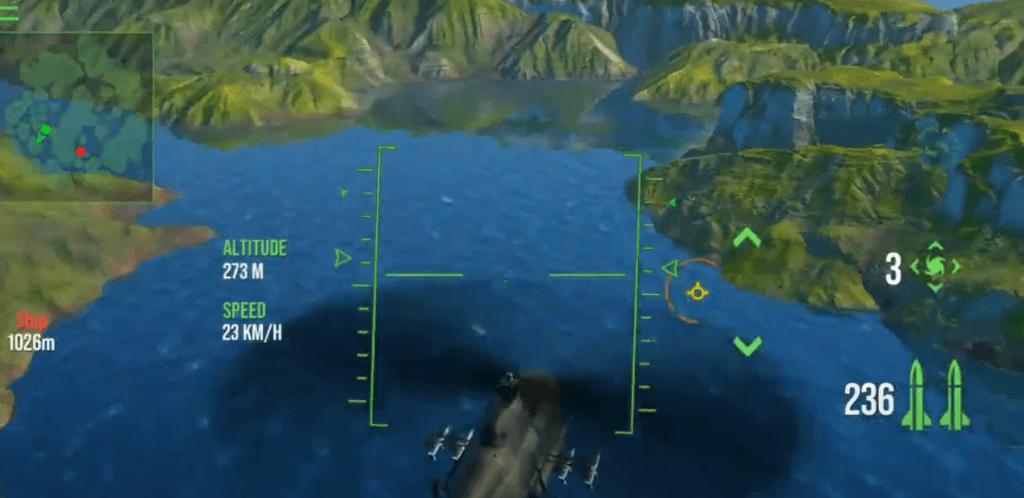Activate the green swirl special ability icon
Viewport: 1024px width, 498px height.
(935, 267)
